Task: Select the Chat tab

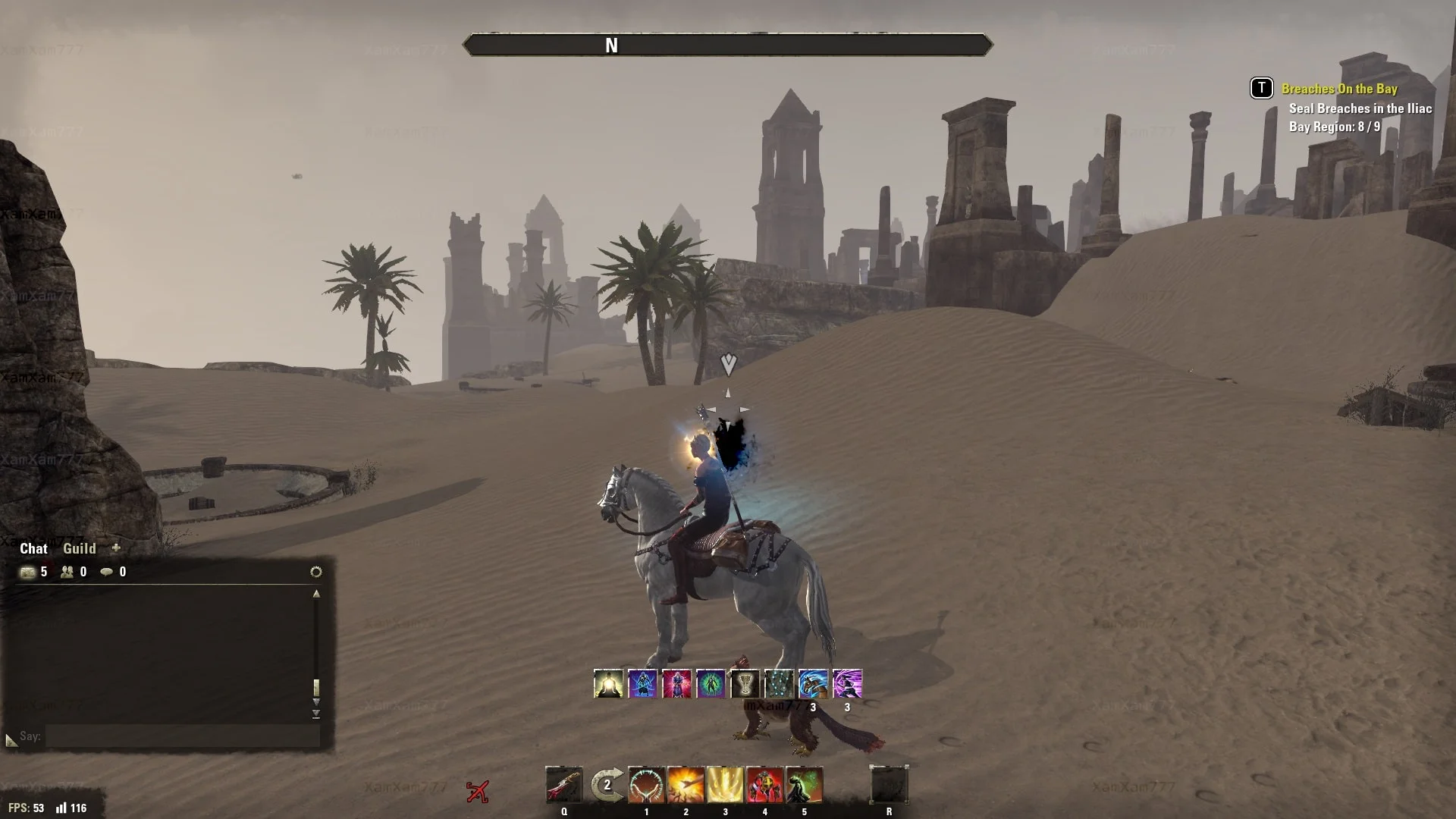Action: click(33, 548)
